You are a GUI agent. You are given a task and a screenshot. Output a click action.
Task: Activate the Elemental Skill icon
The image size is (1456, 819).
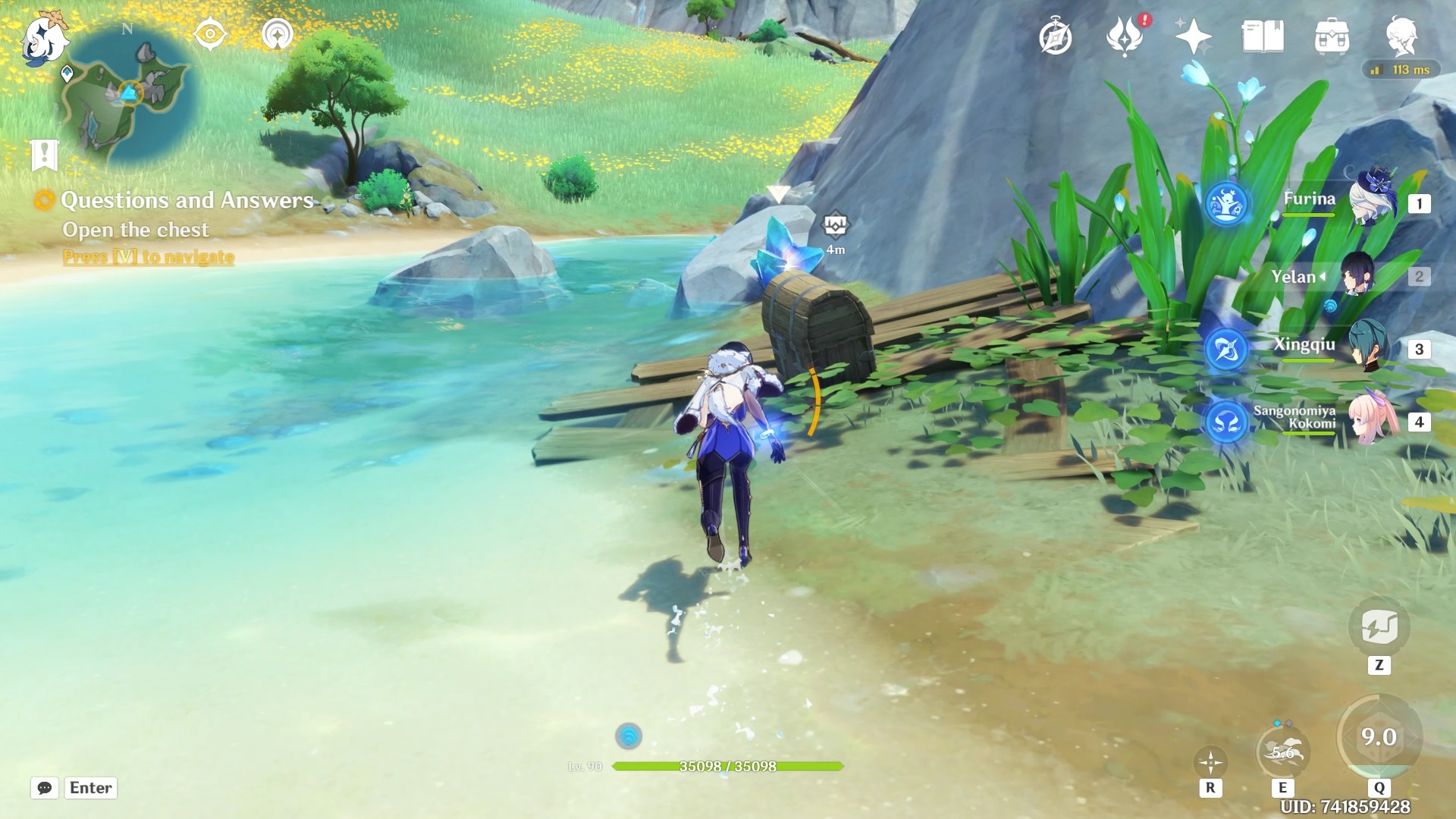1282,752
